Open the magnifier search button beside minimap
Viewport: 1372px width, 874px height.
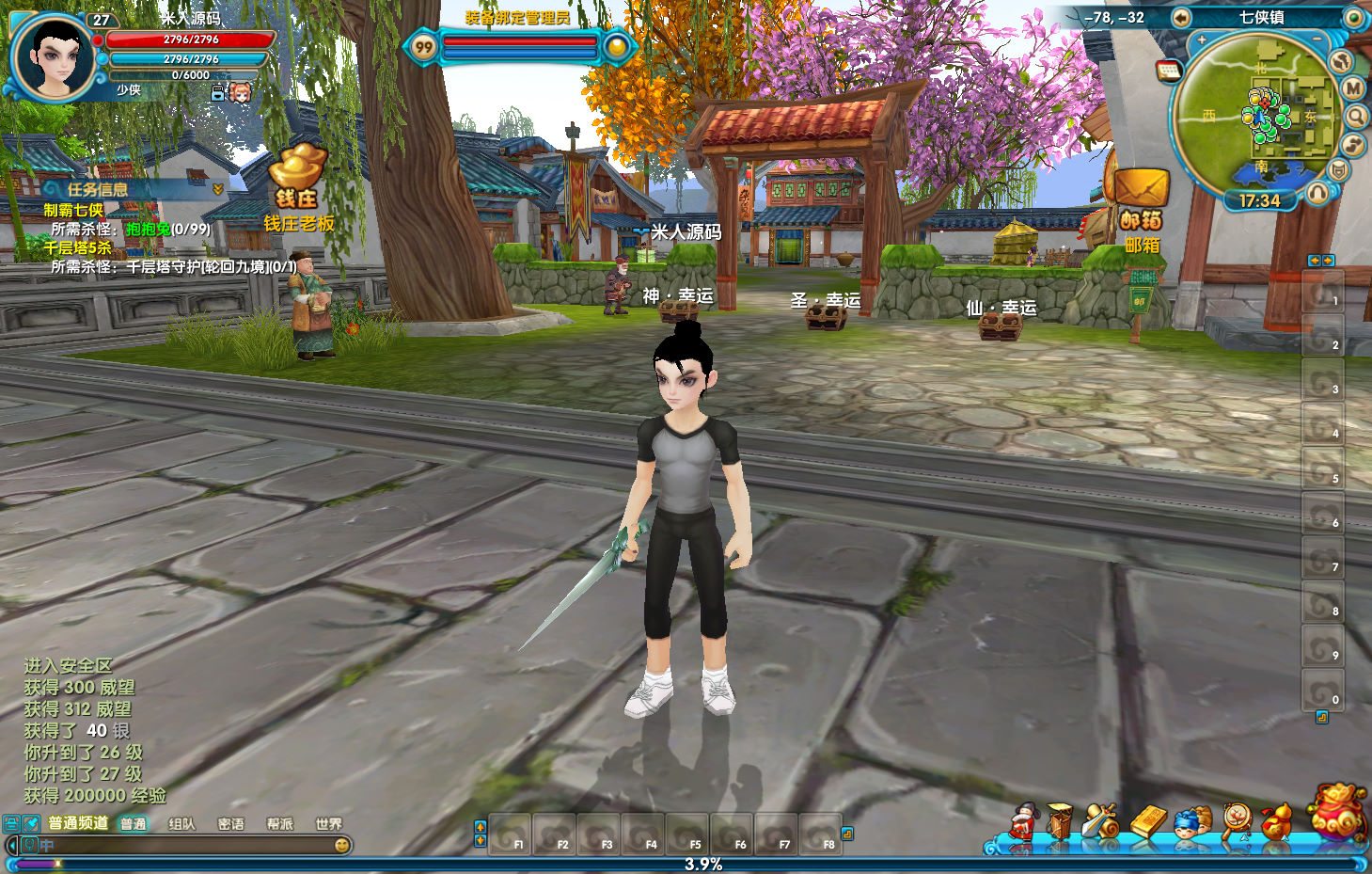[x=1355, y=116]
